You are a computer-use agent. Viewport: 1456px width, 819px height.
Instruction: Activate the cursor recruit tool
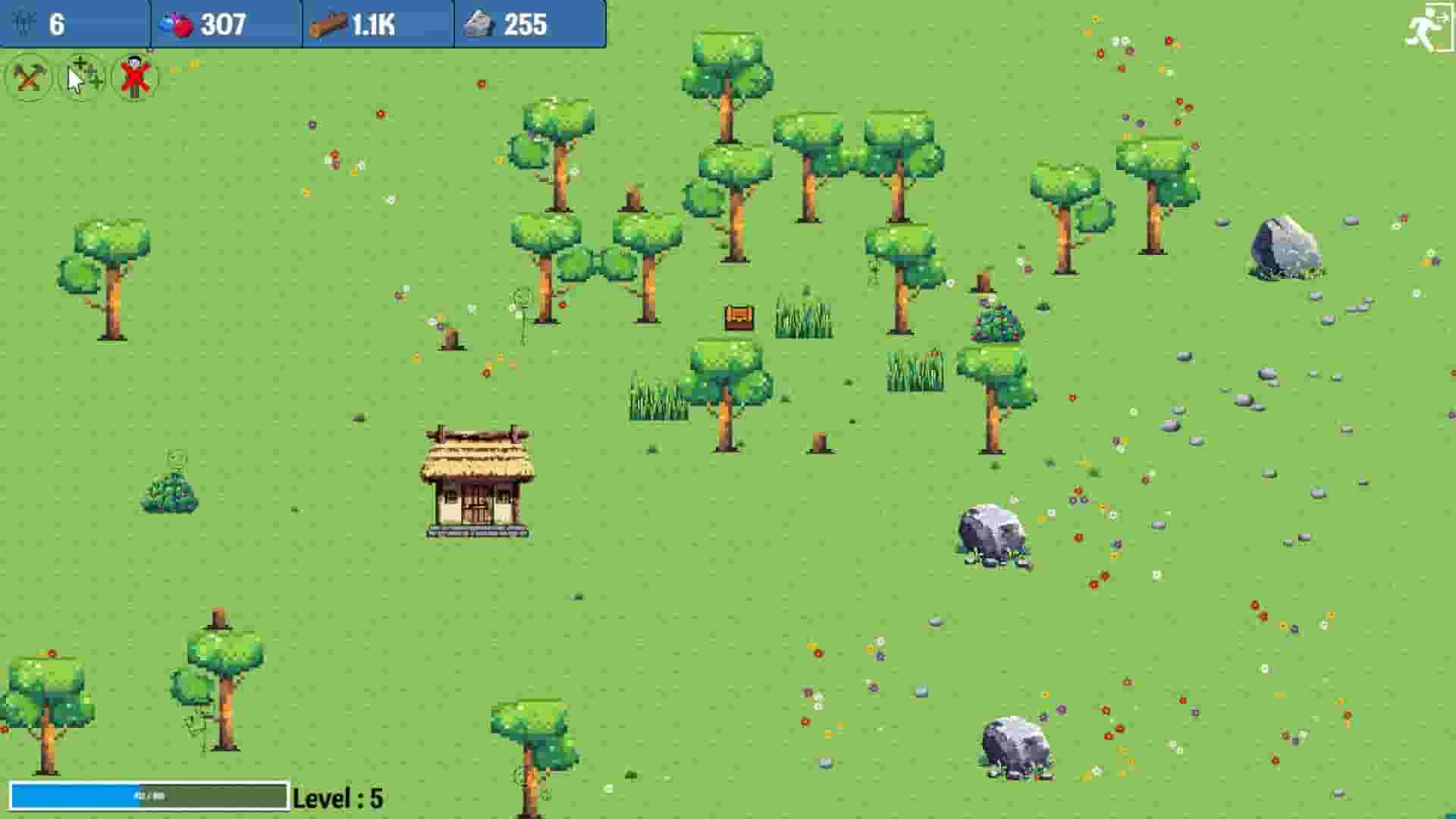82,78
